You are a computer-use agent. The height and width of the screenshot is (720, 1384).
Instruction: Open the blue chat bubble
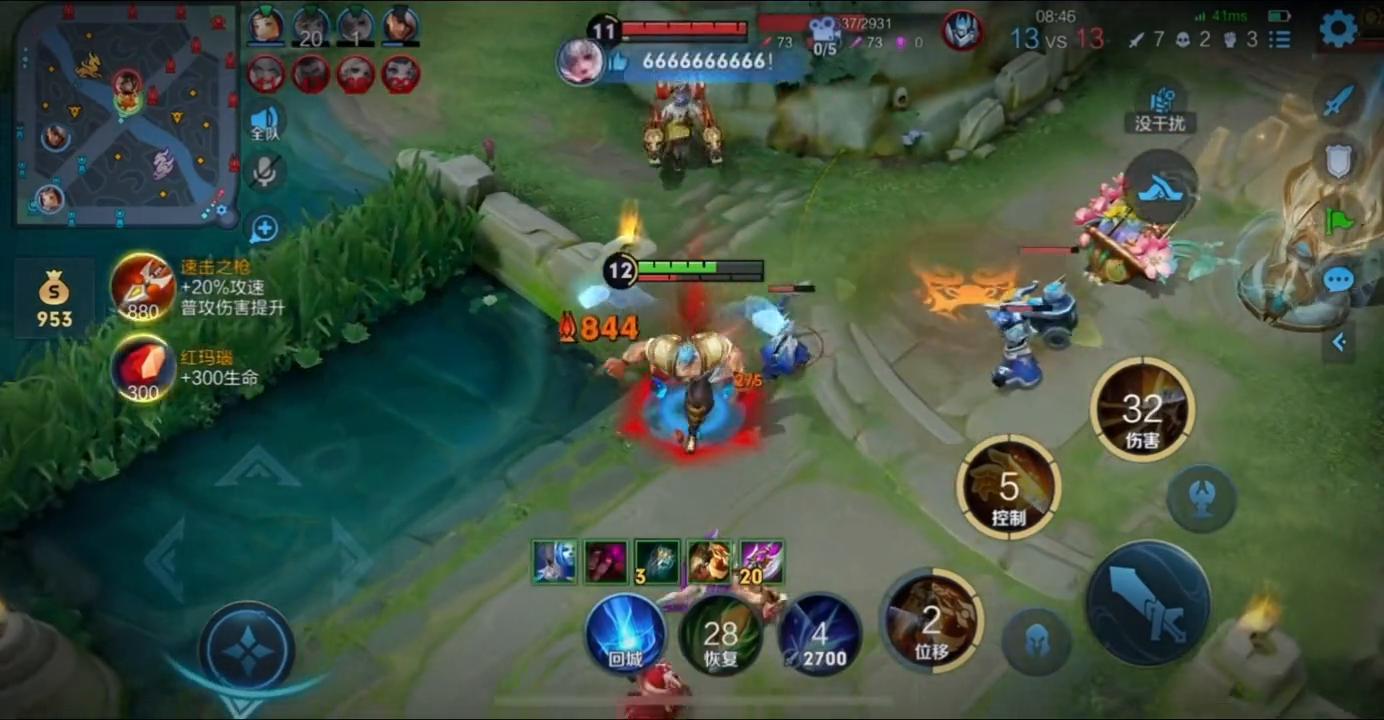[x=1339, y=281]
